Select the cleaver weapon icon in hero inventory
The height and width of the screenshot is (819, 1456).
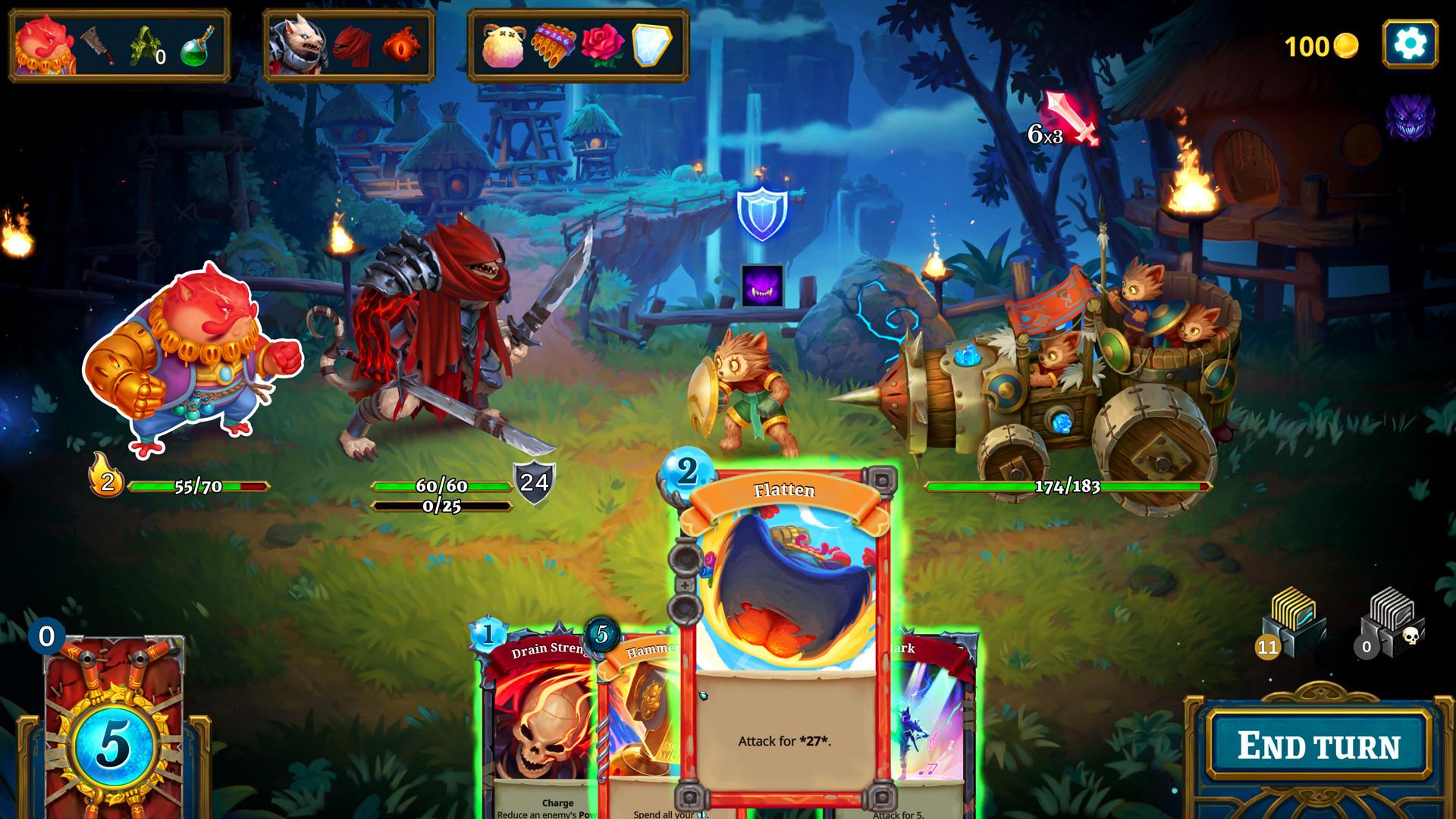(x=91, y=45)
